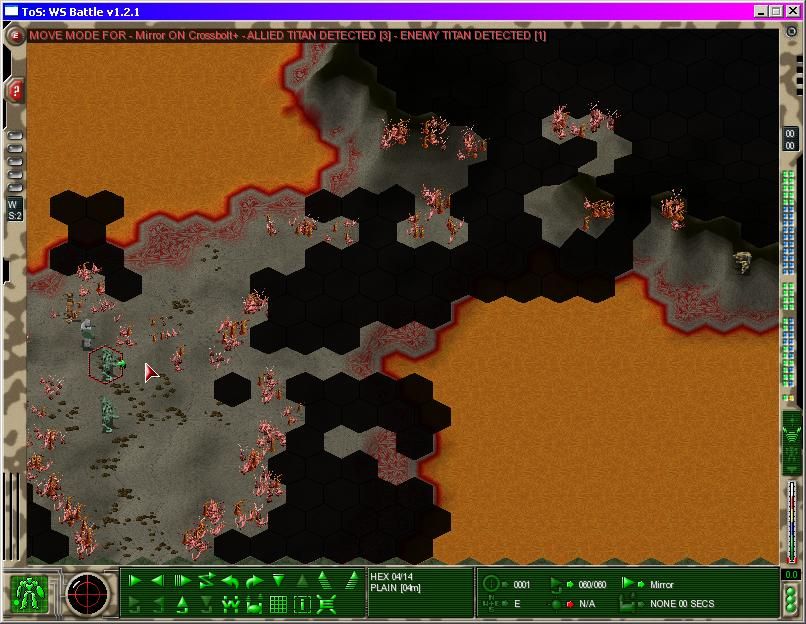The height and width of the screenshot is (624, 806).
Task: Choose the striped fast-forward arrow command
Action: (182, 581)
